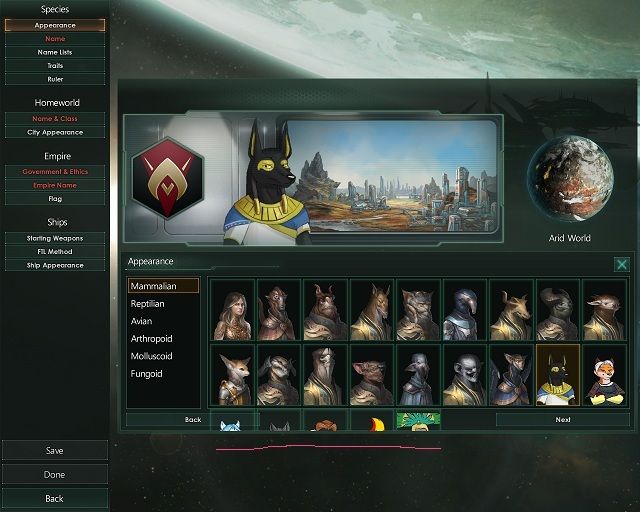Open the Flag editor
The width and height of the screenshot is (640, 512).
[54, 198]
